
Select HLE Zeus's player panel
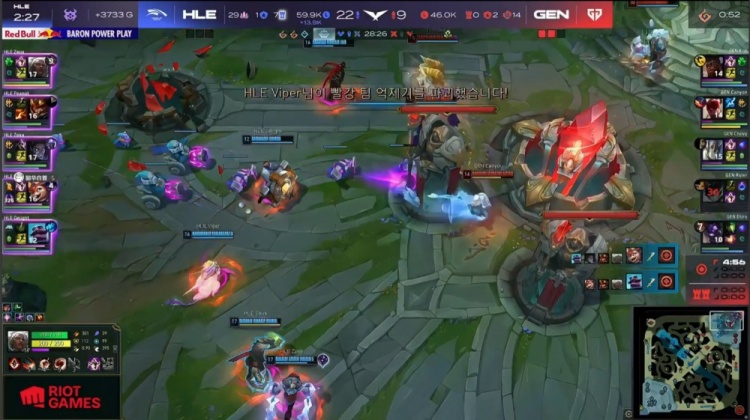click(28, 70)
